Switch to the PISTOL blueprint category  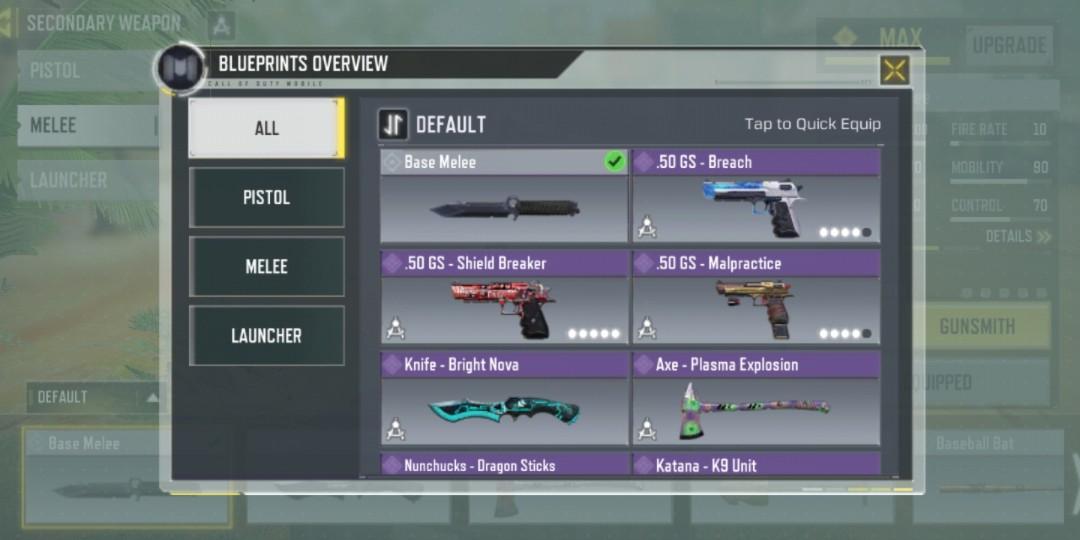(266, 197)
